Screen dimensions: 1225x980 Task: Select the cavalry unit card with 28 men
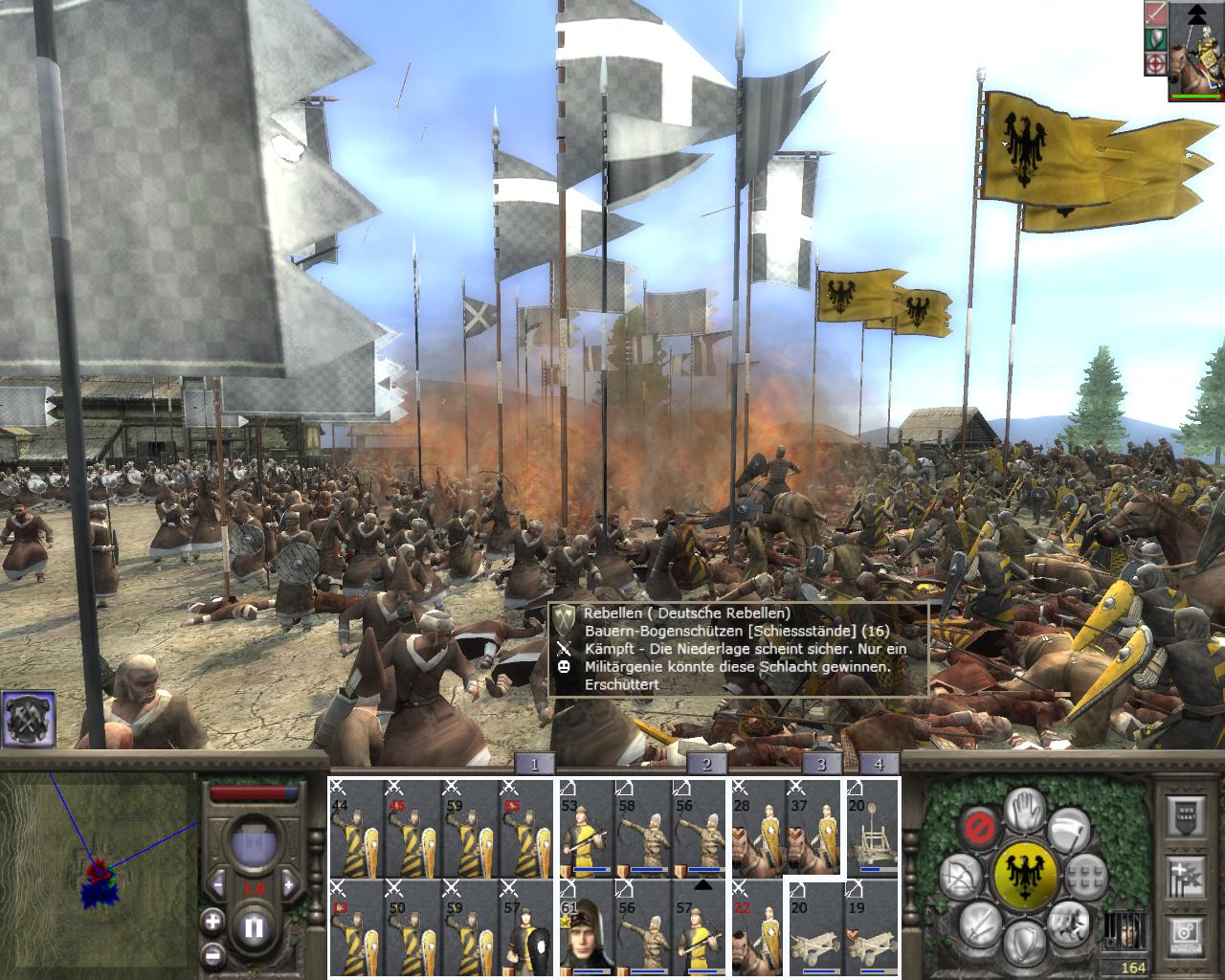[758, 828]
